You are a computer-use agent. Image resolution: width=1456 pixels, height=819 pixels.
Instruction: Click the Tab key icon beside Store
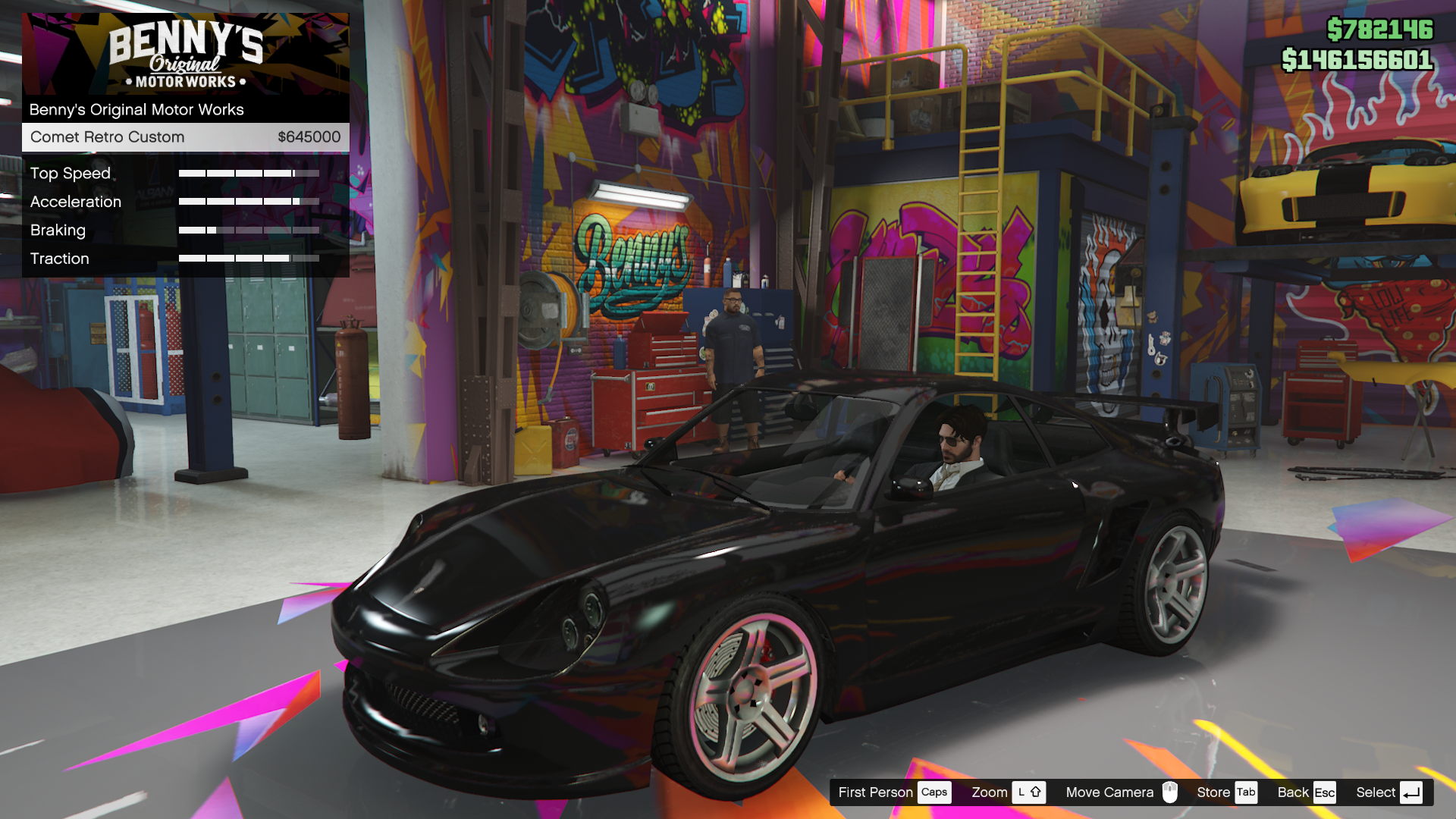[1246, 792]
